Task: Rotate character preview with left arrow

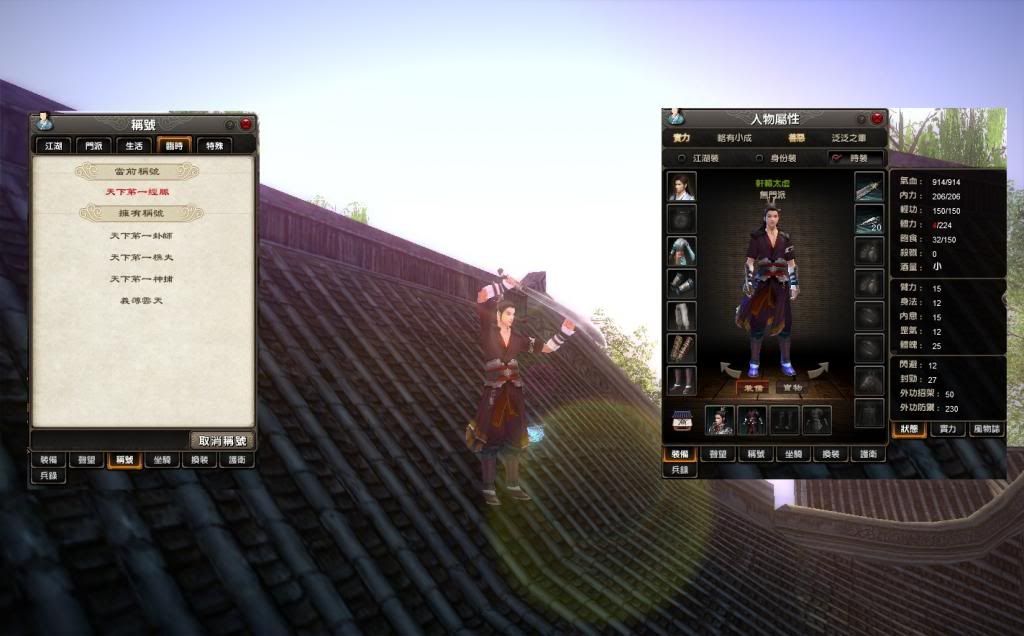Action: click(731, 370)
